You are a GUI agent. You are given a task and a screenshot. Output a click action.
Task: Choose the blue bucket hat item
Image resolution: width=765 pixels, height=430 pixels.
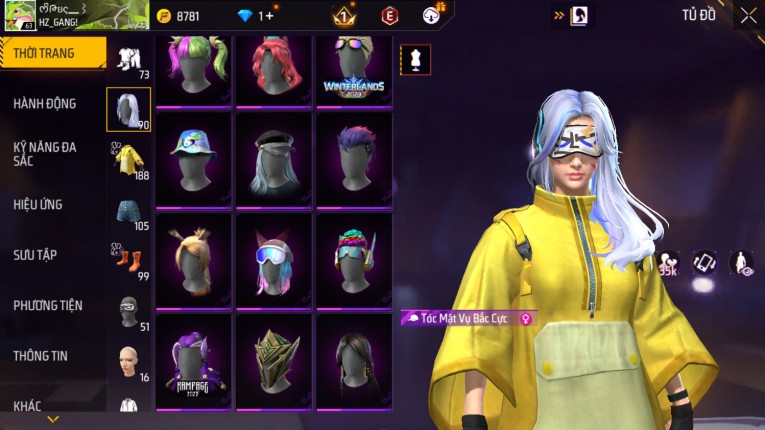point(193,158)
